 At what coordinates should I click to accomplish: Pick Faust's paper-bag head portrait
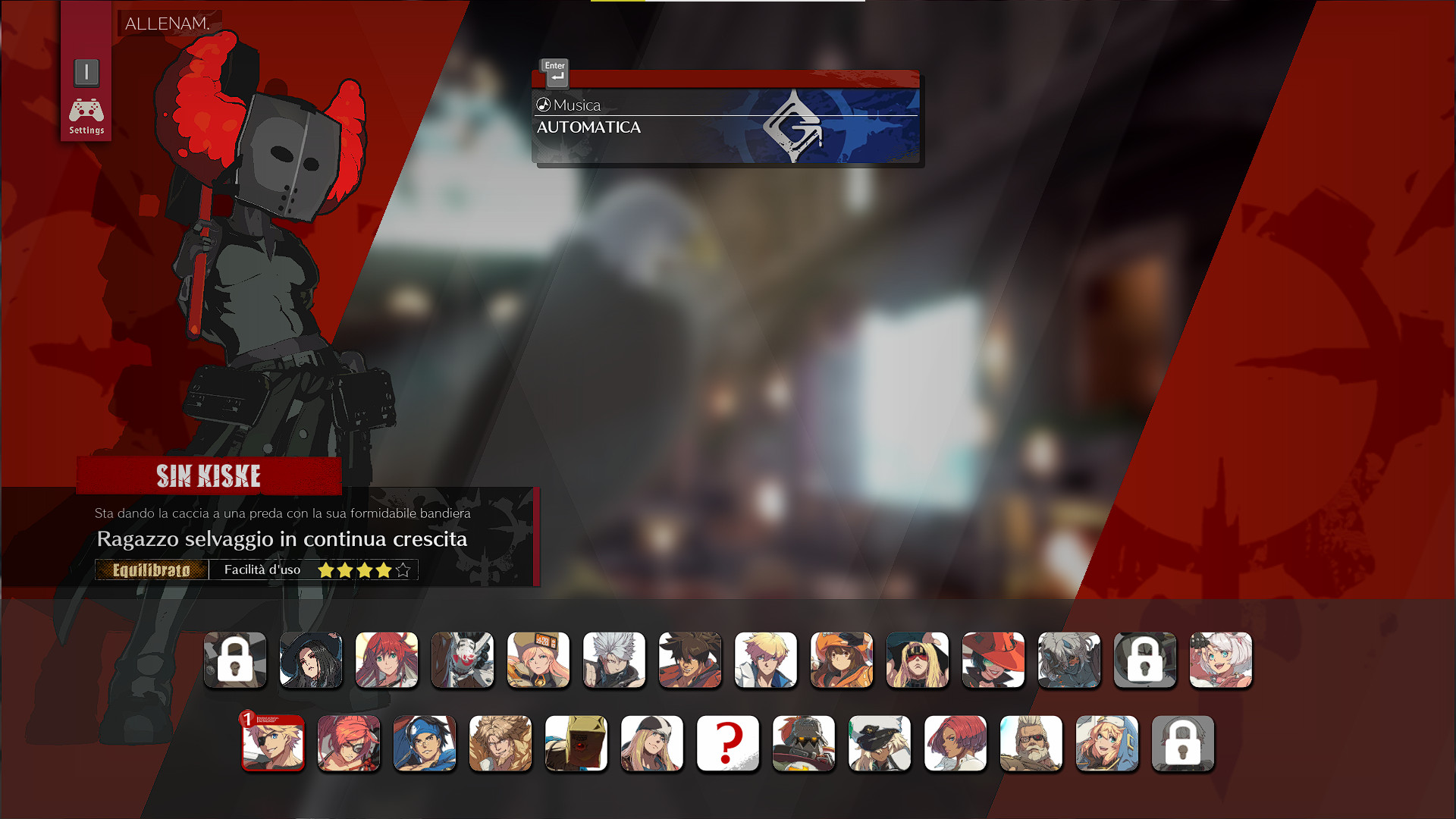tap(576, 744)
